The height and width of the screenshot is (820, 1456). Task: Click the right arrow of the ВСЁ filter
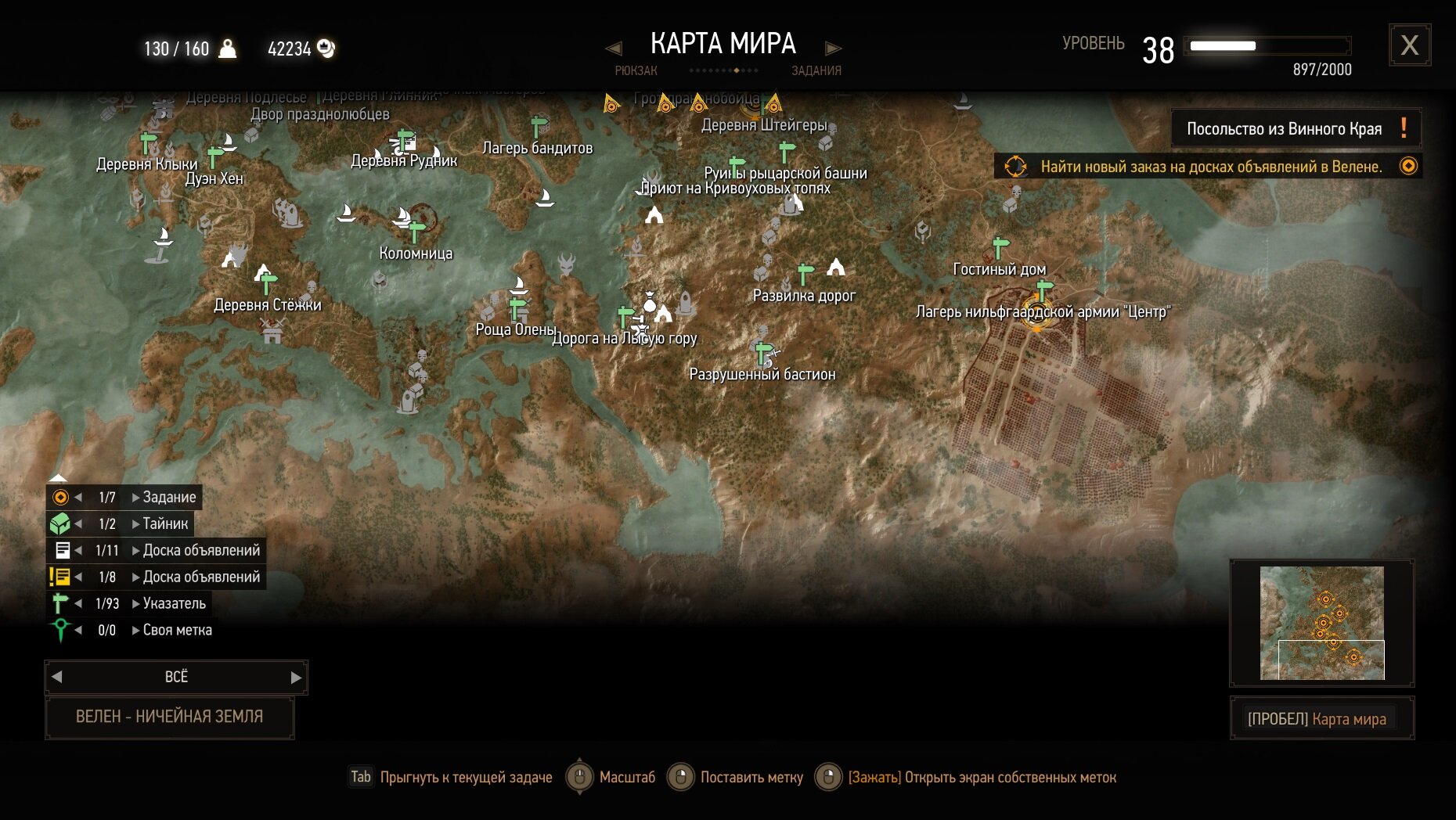[x=296, y=678]
